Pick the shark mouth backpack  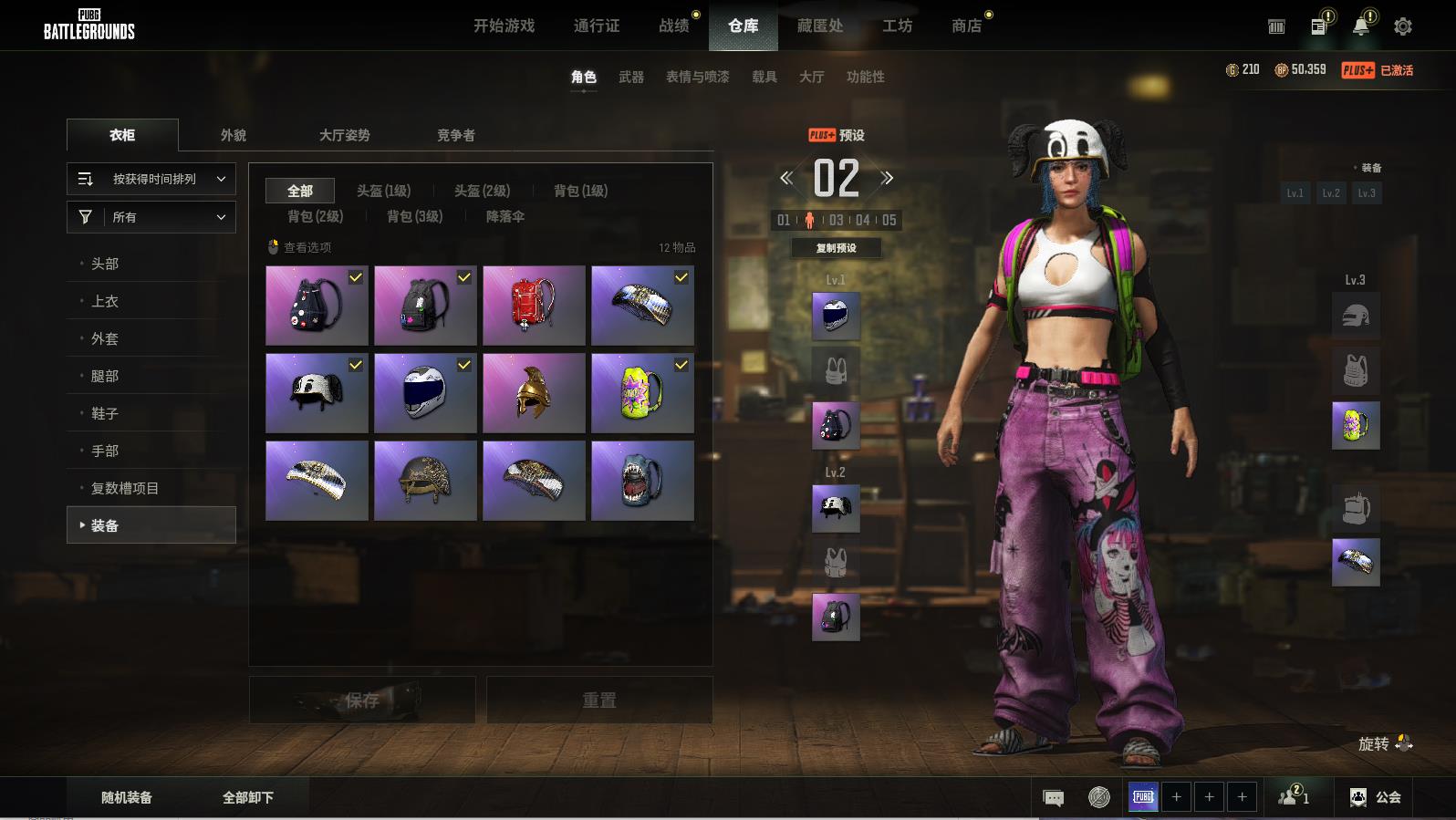(x=642, y=481)
